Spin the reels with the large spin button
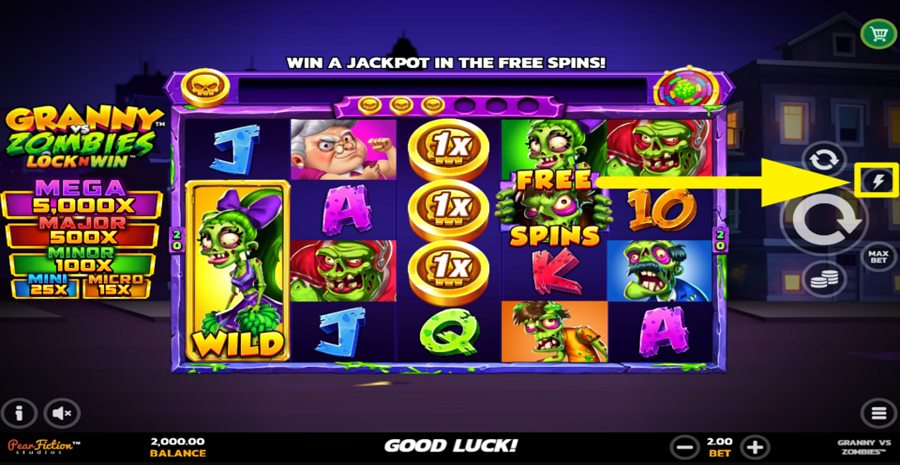Image resolution: width=900 pixels, height=465 pixels. point(825,219)
